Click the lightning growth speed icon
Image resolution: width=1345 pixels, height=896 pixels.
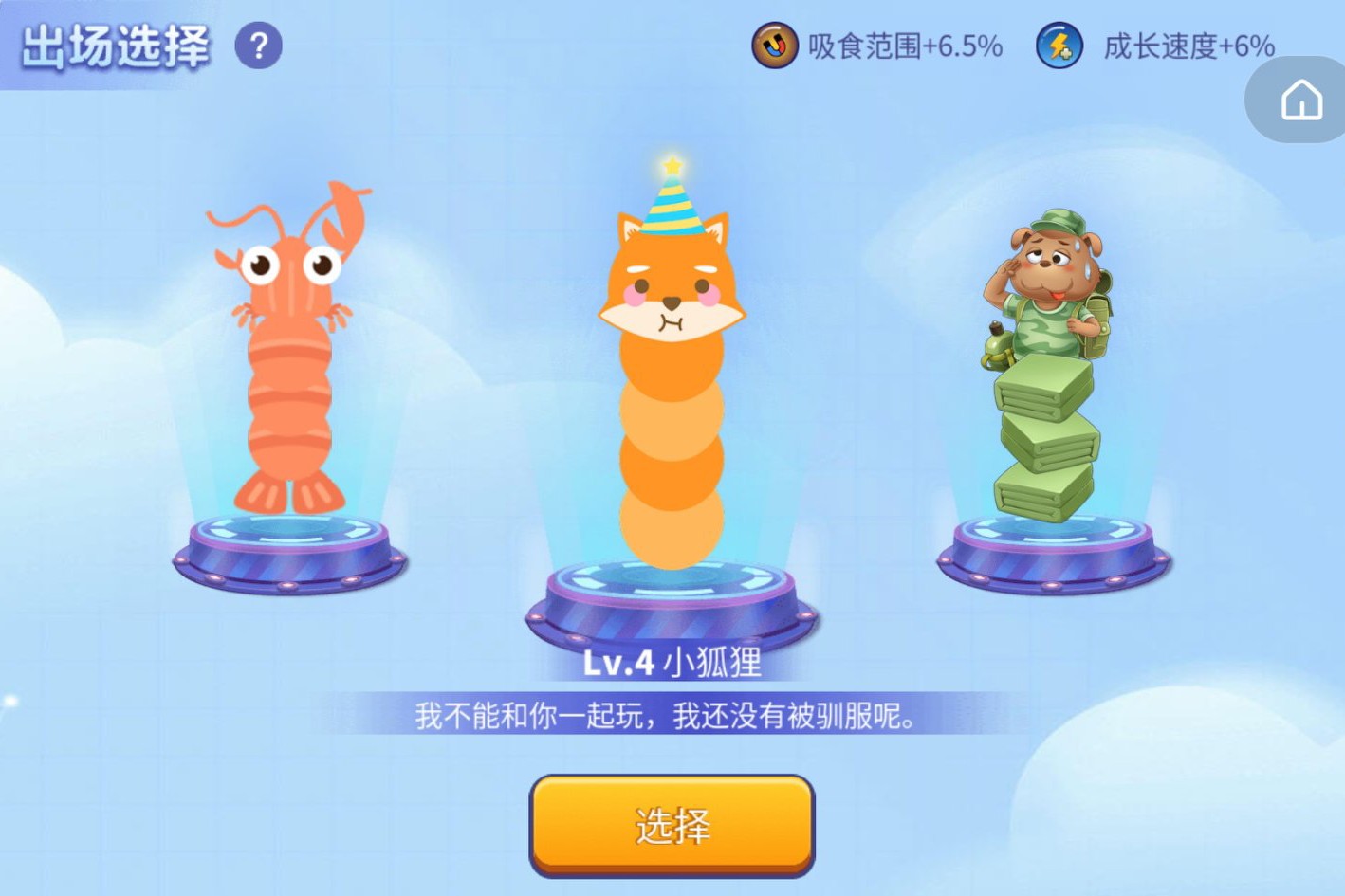(x=1059, y=46)
